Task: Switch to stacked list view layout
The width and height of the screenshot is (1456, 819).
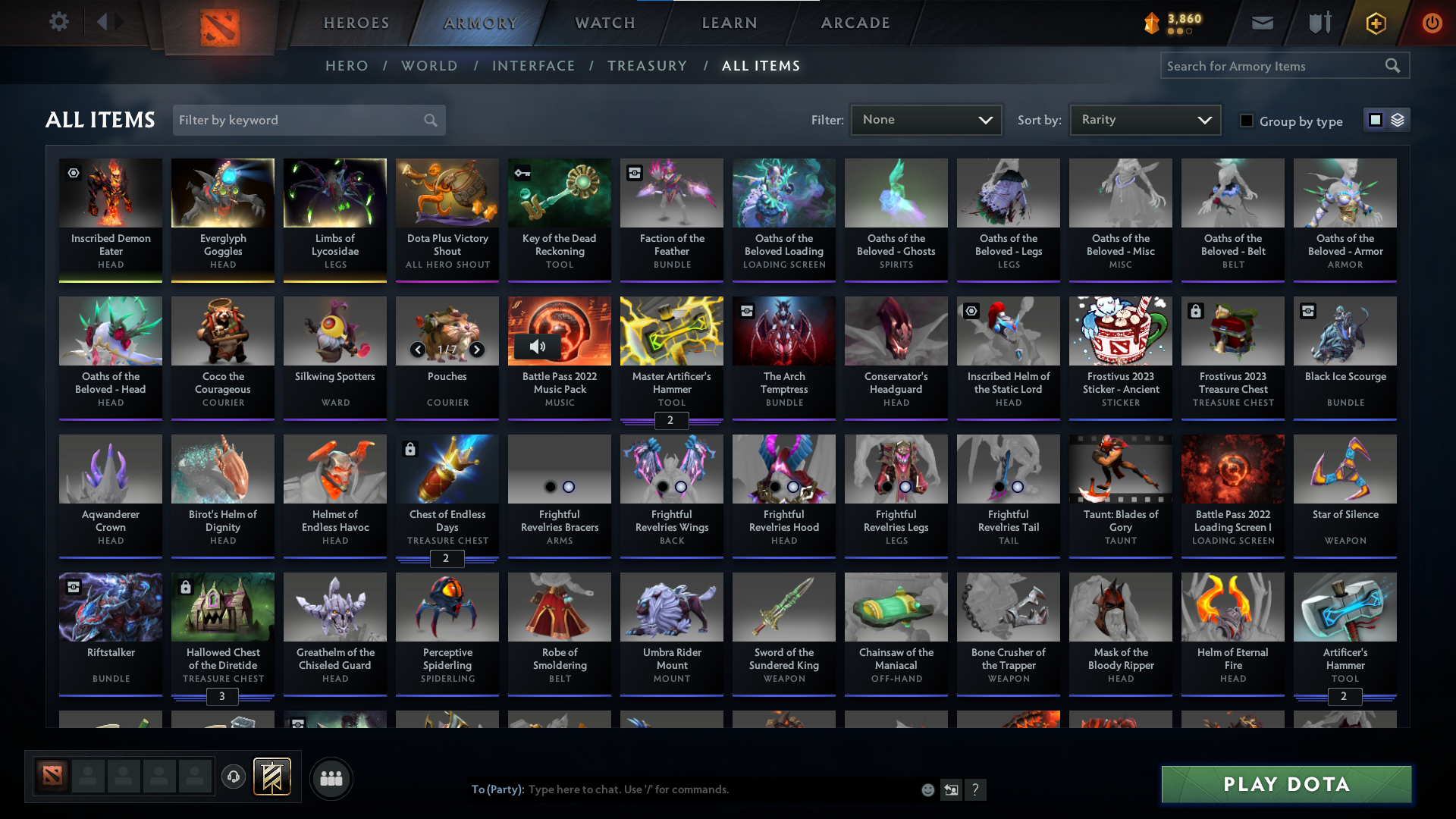Action: (1398, 120)
